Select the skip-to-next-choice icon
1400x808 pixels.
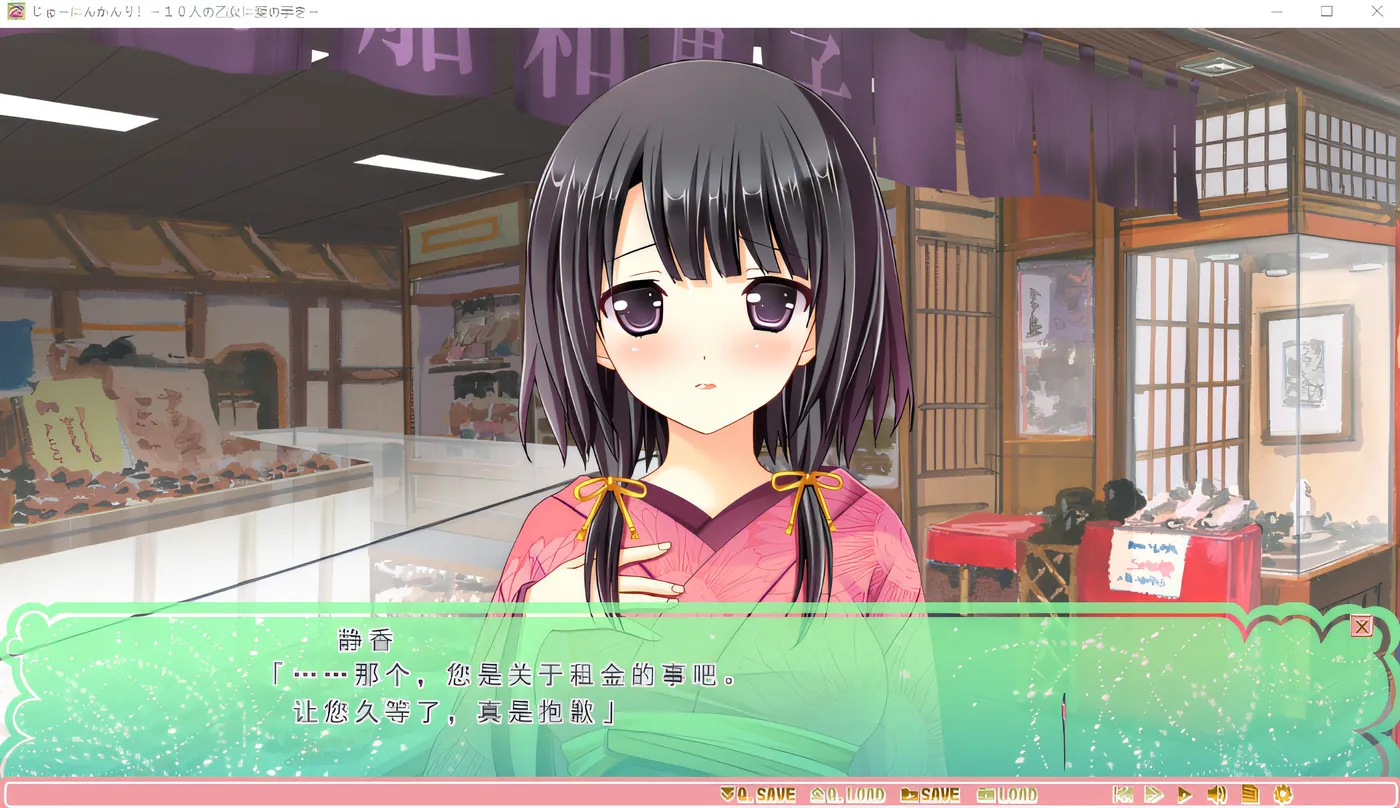coord(1122,795)
